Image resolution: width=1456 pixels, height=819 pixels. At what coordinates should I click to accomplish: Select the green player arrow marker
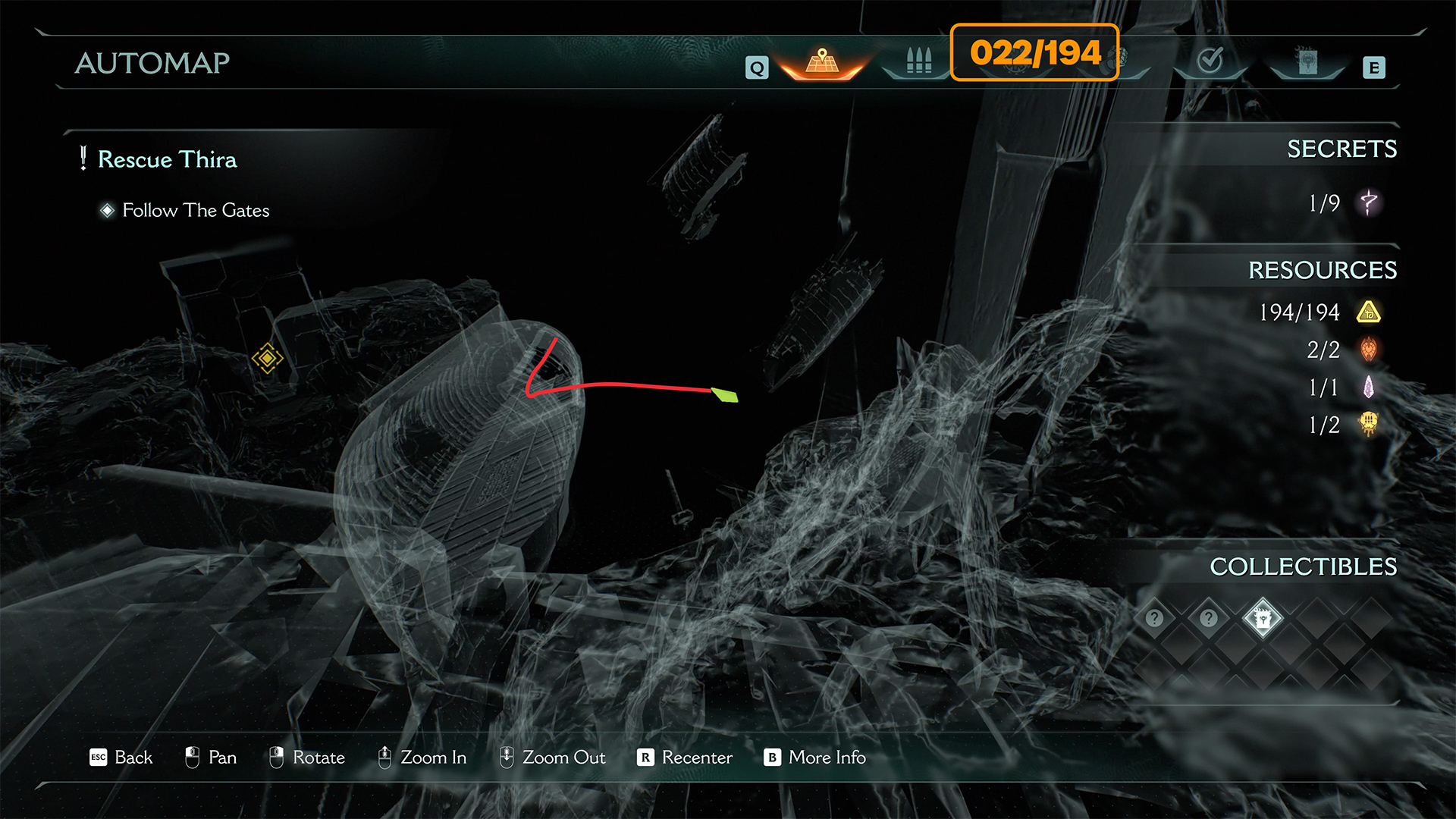coord(725,394)
